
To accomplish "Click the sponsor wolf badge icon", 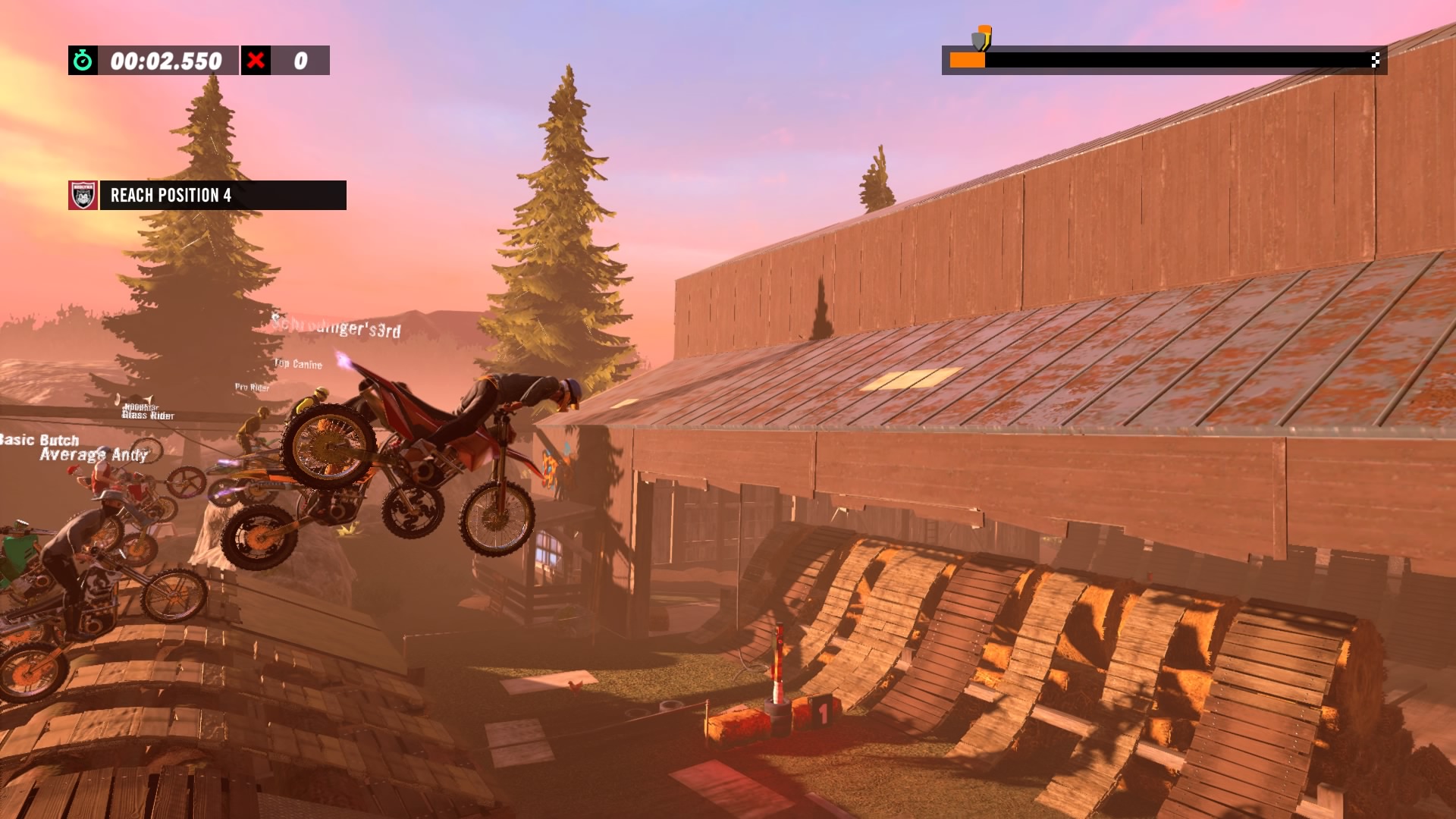I will coord(83,195).
